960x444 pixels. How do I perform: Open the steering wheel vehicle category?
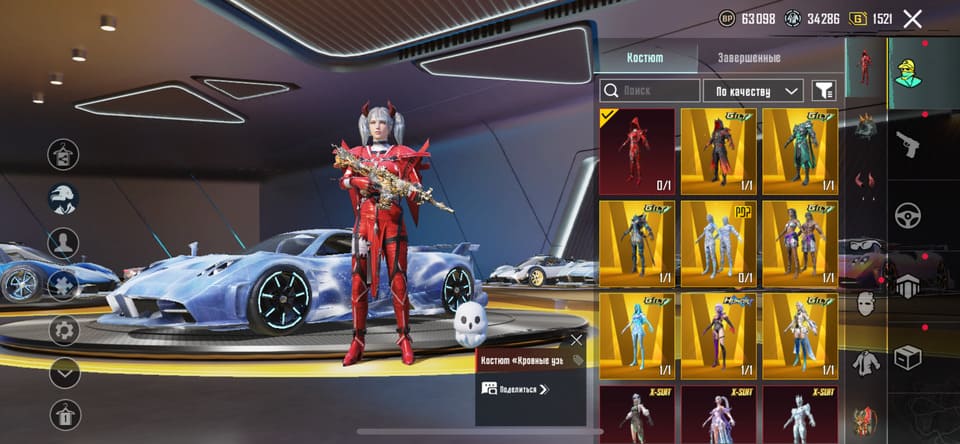pyautogui.click(x=907, y=215)
